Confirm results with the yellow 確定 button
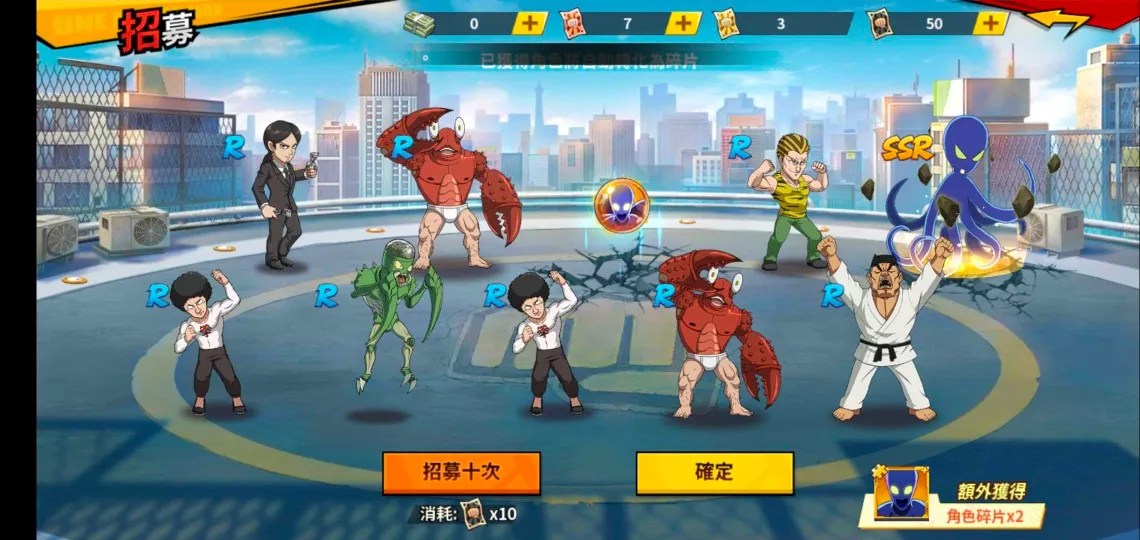1140x540 pixels. 714,473
